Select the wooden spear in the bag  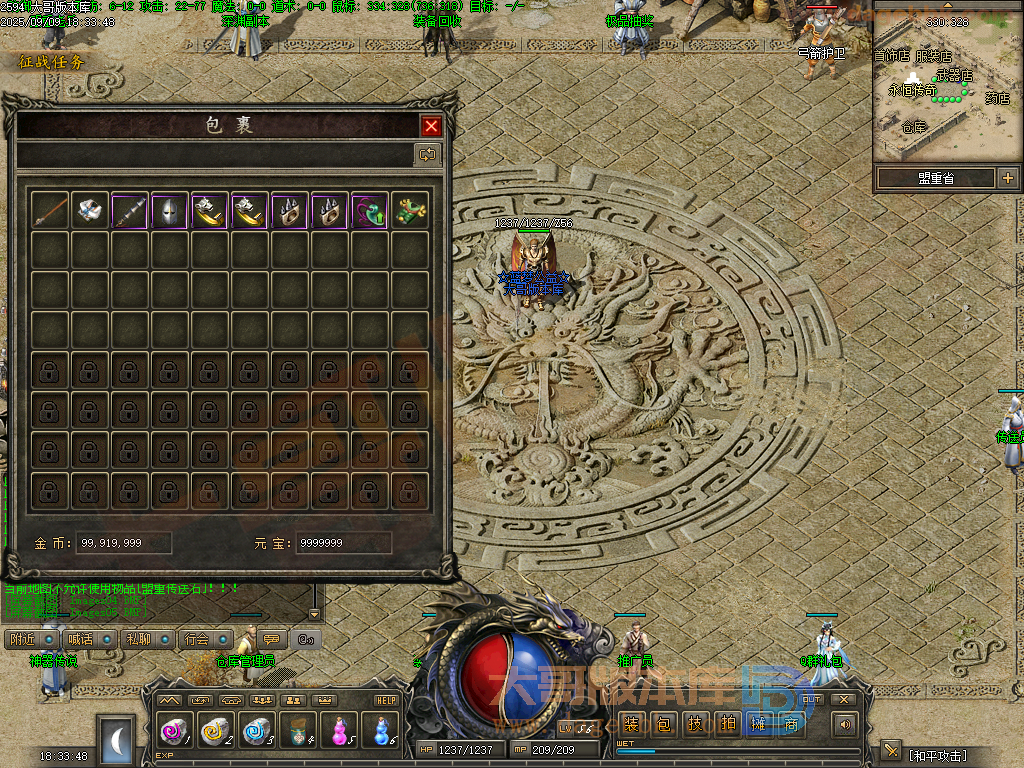50,210
